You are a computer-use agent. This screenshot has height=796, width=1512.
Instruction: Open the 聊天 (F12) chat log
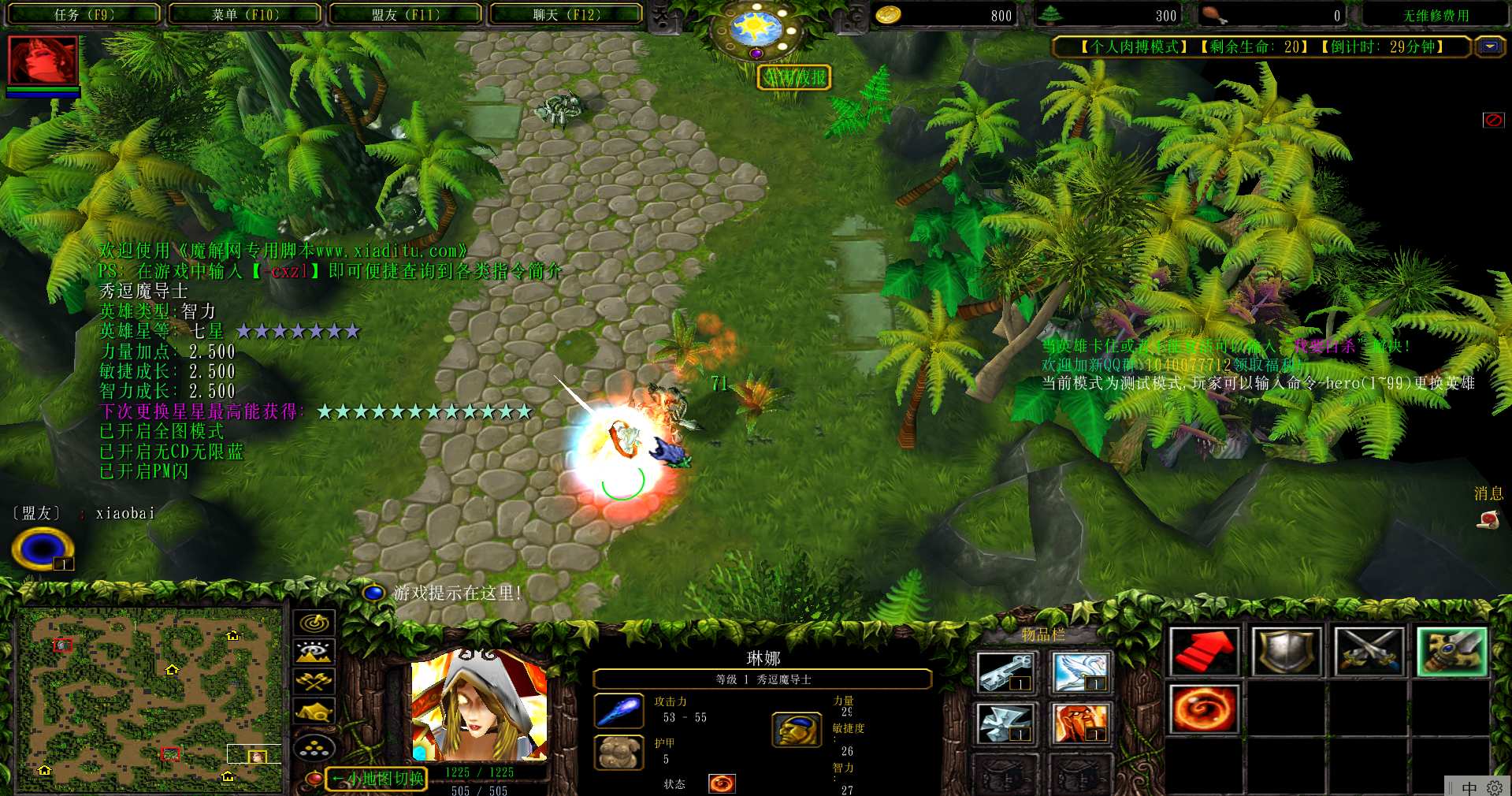pyautogui.click(x=566, y=14)
